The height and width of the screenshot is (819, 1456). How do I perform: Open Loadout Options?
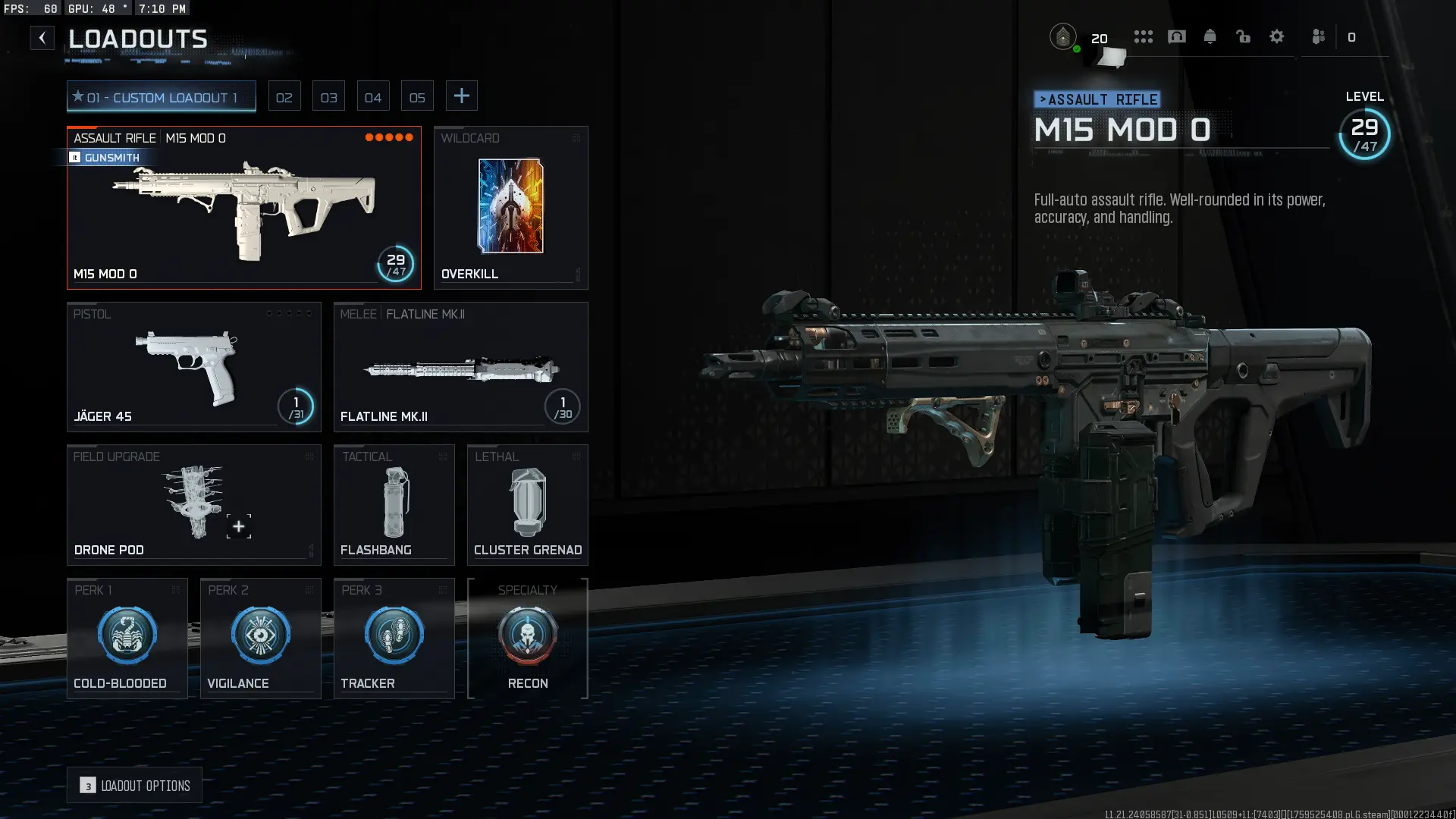(x=134, y=786)
